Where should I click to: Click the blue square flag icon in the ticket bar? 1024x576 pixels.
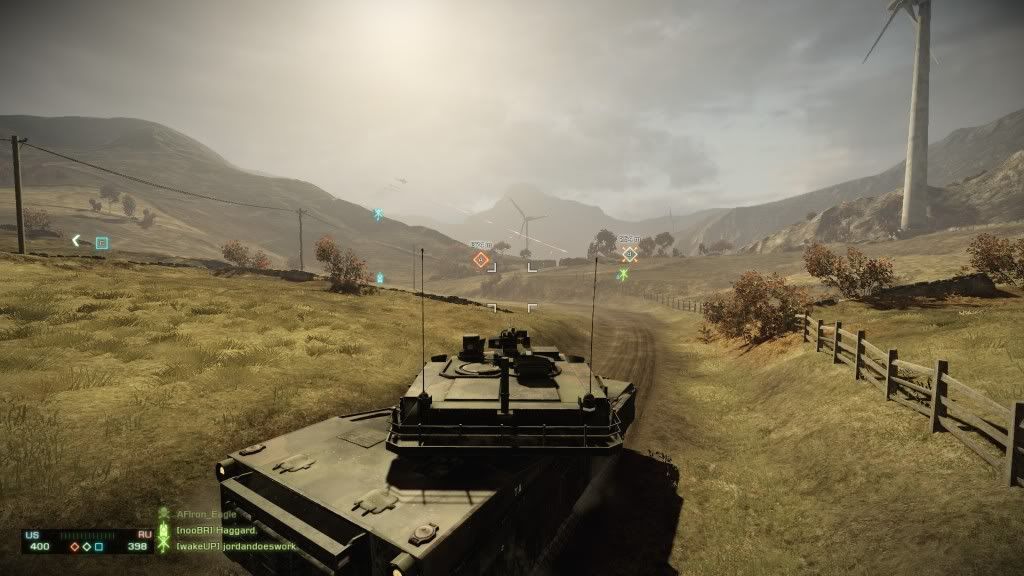[x=99, y=547]
